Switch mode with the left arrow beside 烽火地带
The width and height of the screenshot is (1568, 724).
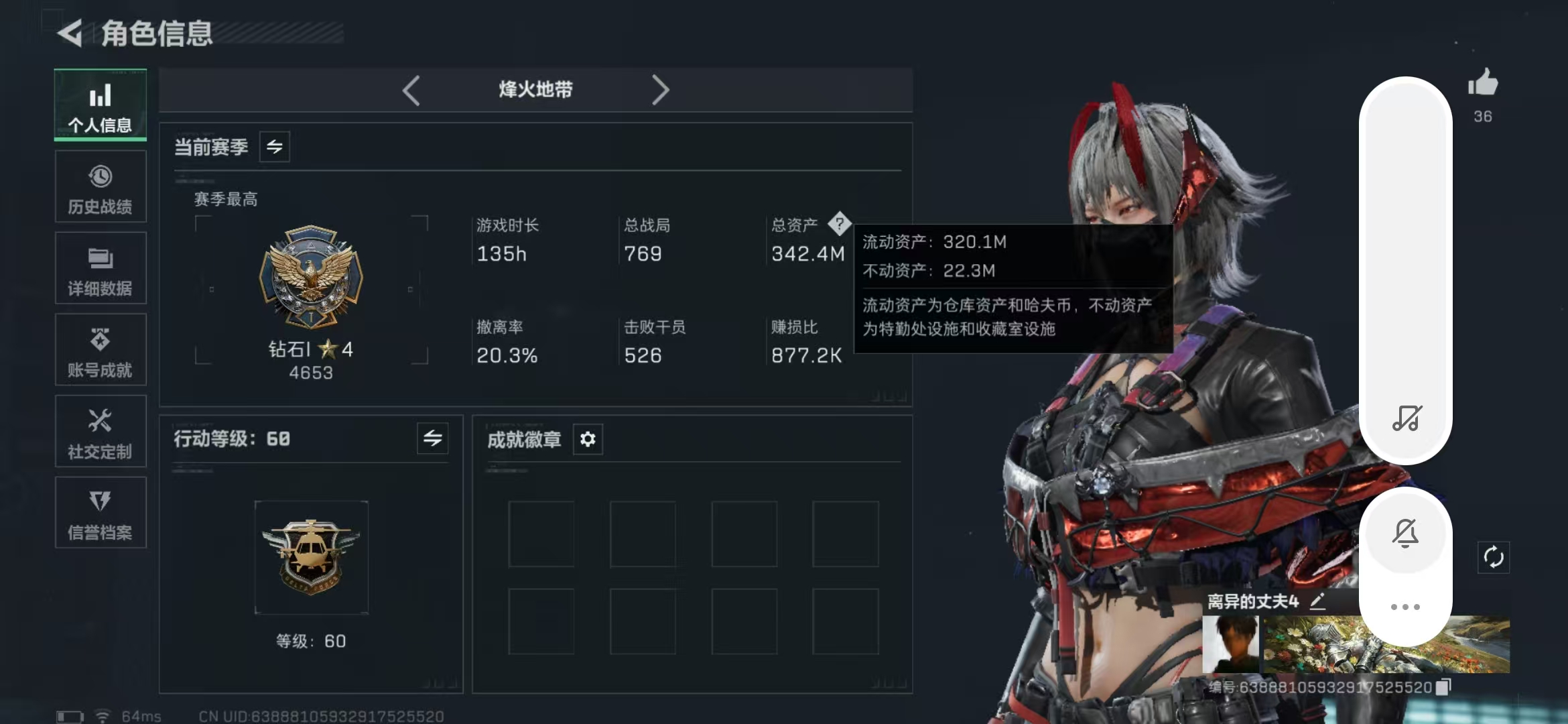pos(412,90)
